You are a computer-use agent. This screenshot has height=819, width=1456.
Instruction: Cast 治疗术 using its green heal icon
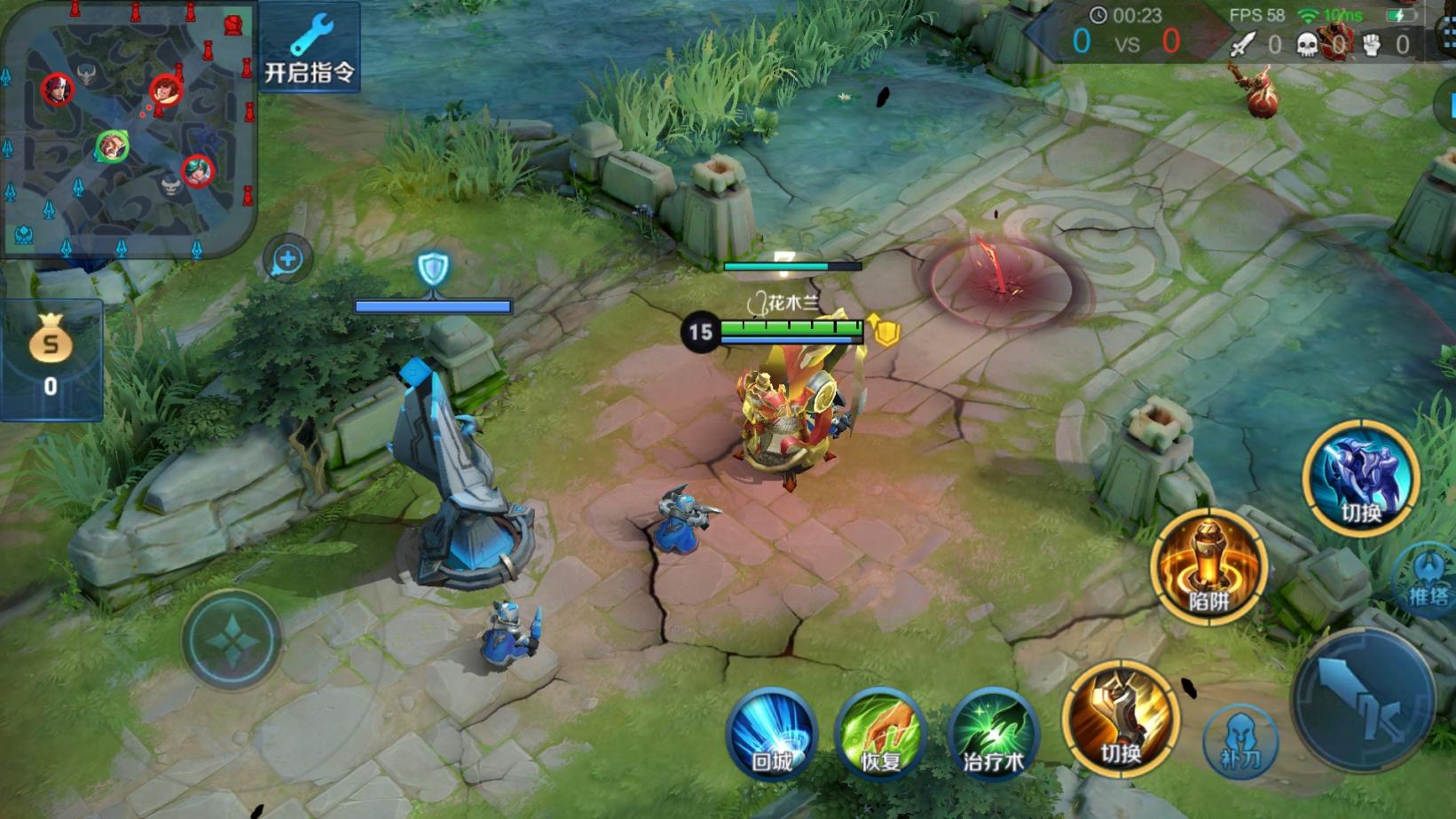pyautogui.click(x=994, y=735)
